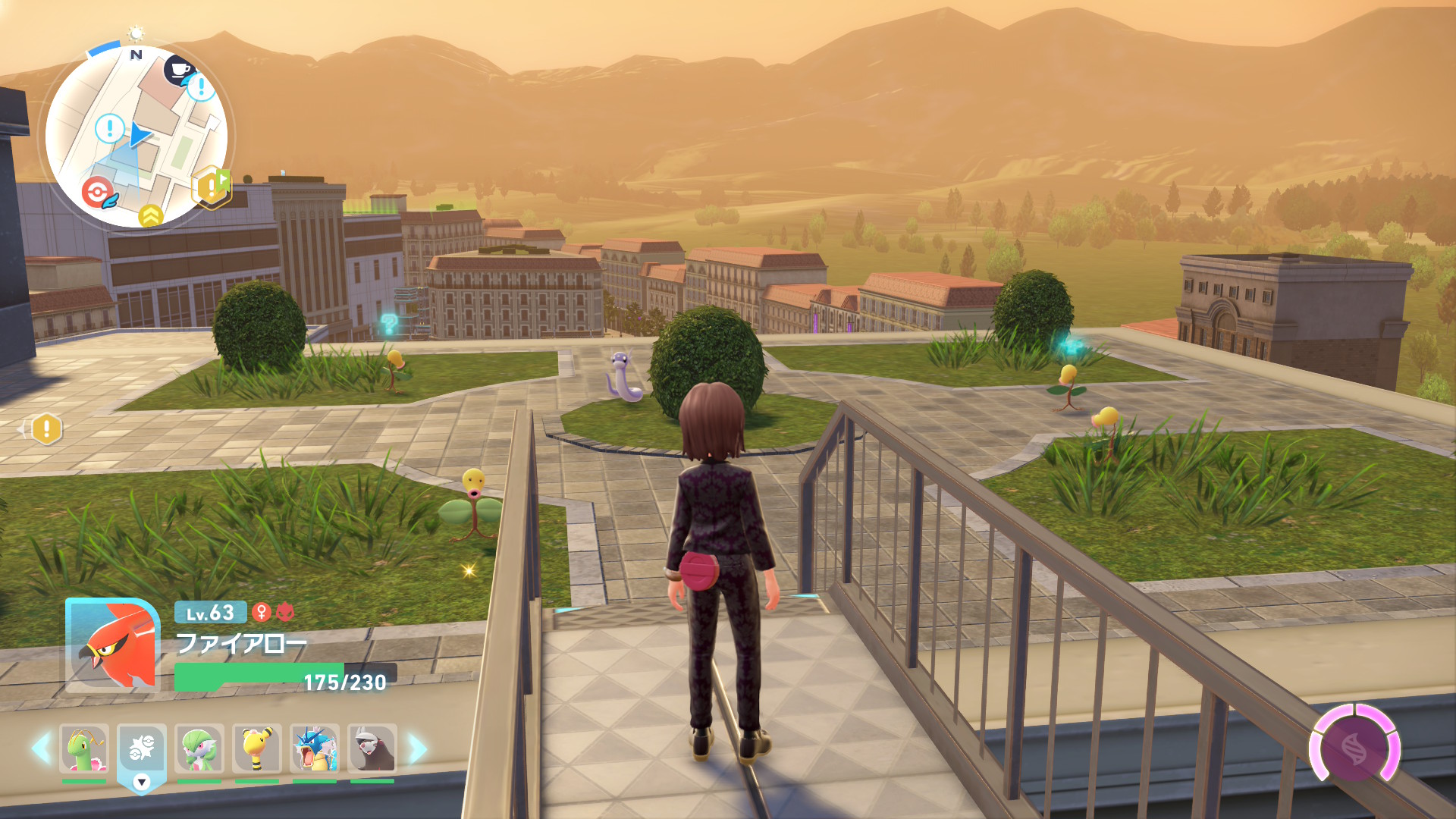Choose Ampharos from the party bar

[x=257, y=748]
